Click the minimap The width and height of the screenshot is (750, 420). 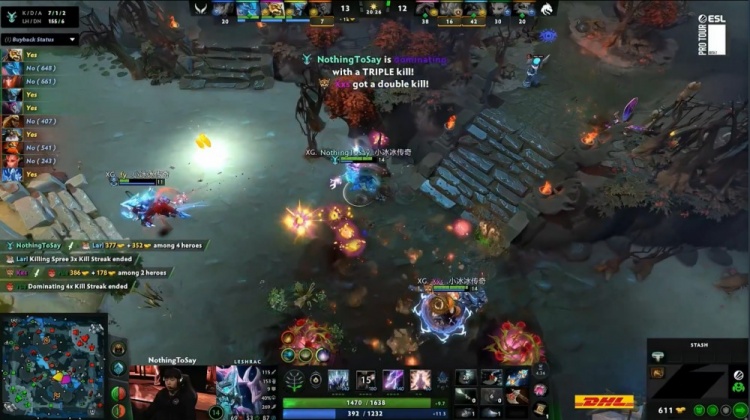coord(53,367)
